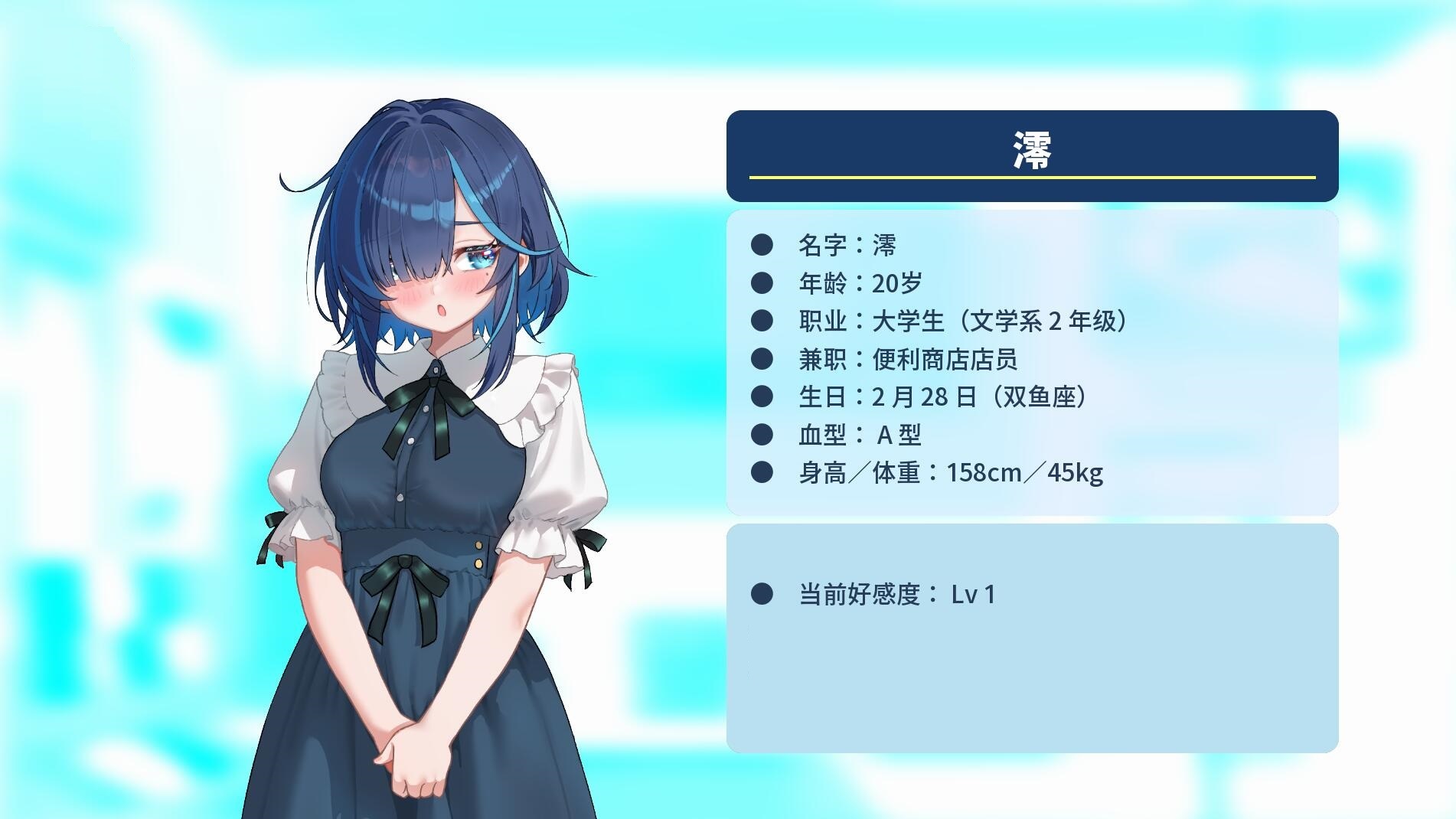Open the 职业 info entry
This screenshot has height=819, width=1456.
click(x=965, y=321)
